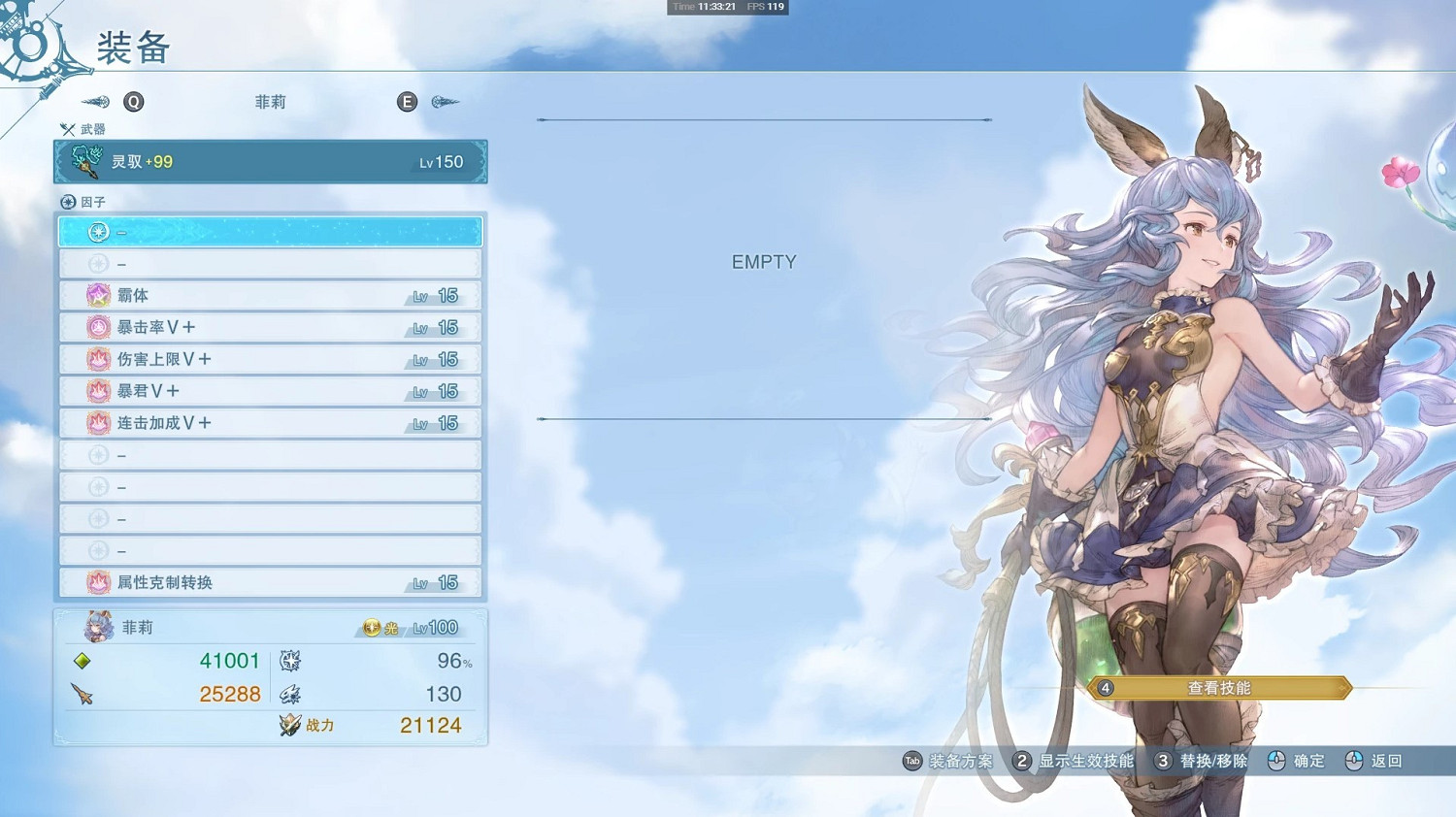
Task: Expand the highlighted empty sigil slot
Action: point(270,231)
